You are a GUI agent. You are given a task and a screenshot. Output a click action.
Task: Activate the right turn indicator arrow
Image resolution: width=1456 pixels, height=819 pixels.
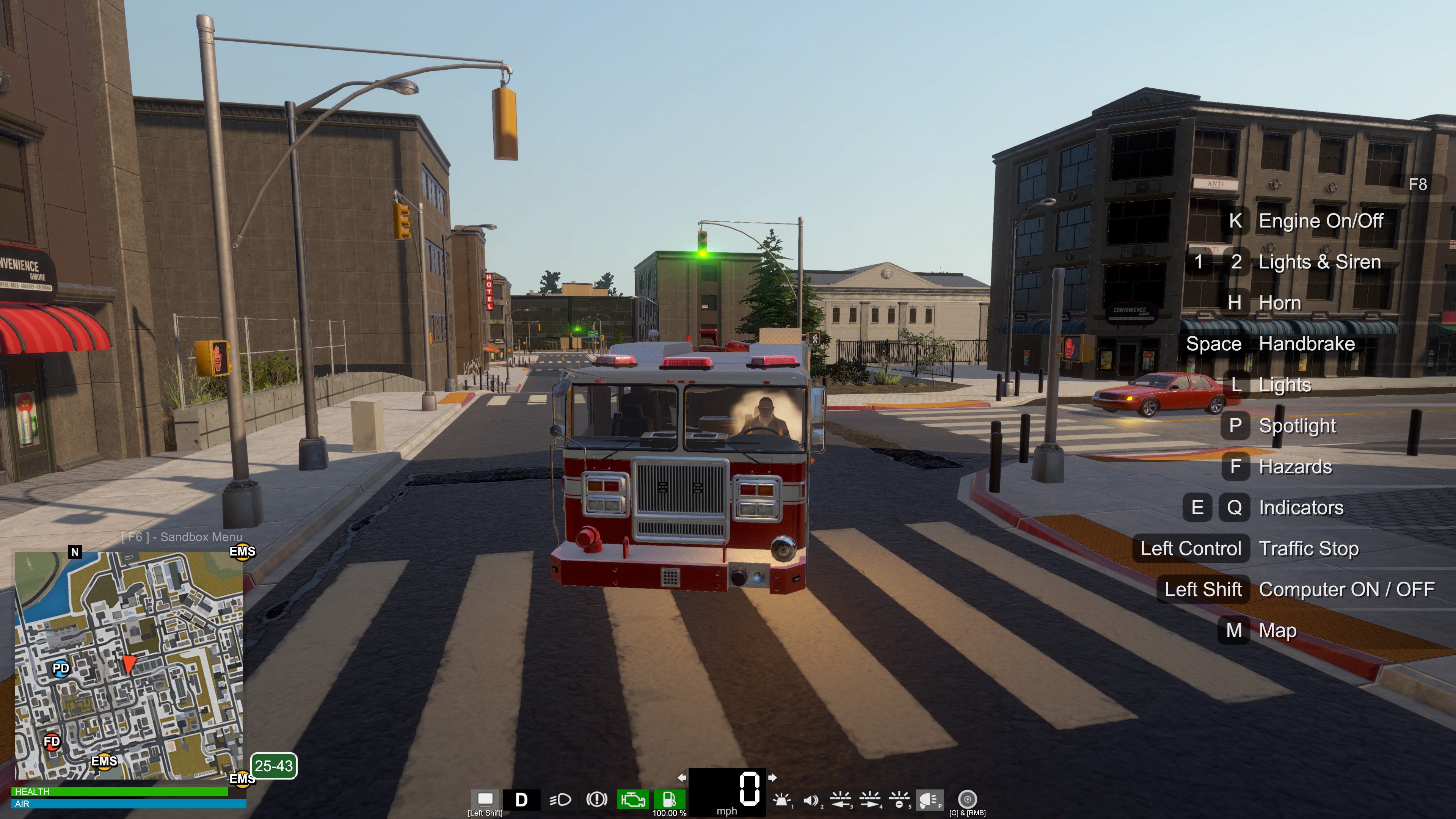772,778
